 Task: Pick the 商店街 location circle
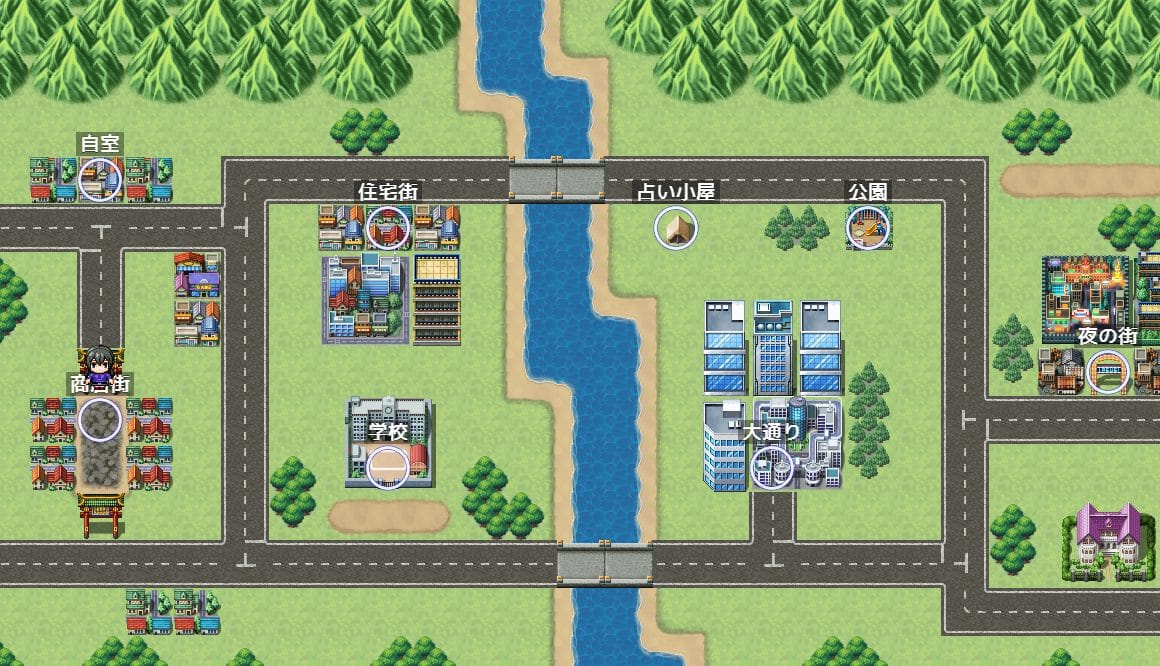pyautogui.click(x=100, y=419)
